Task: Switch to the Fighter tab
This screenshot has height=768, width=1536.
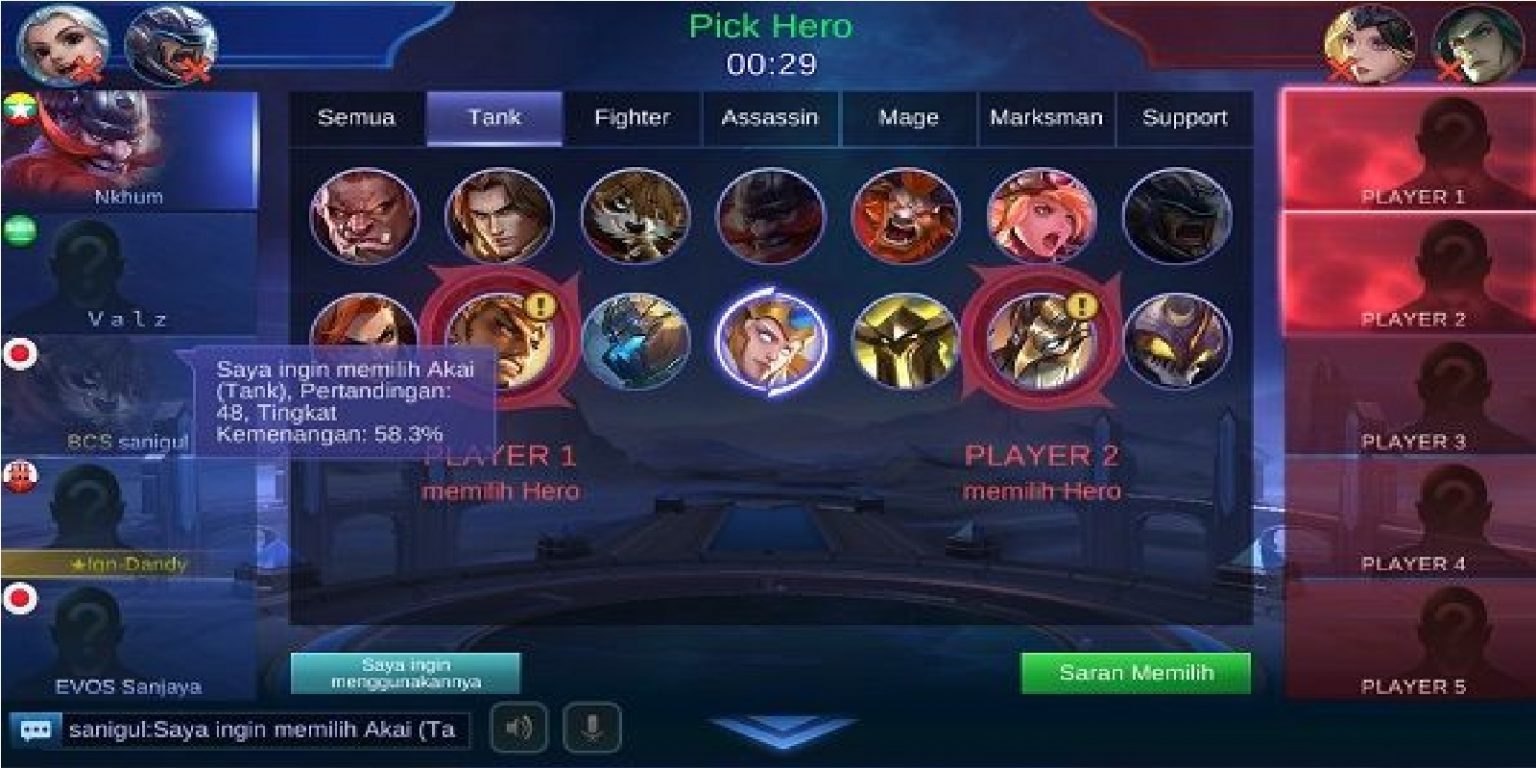Action: point(632,117)
